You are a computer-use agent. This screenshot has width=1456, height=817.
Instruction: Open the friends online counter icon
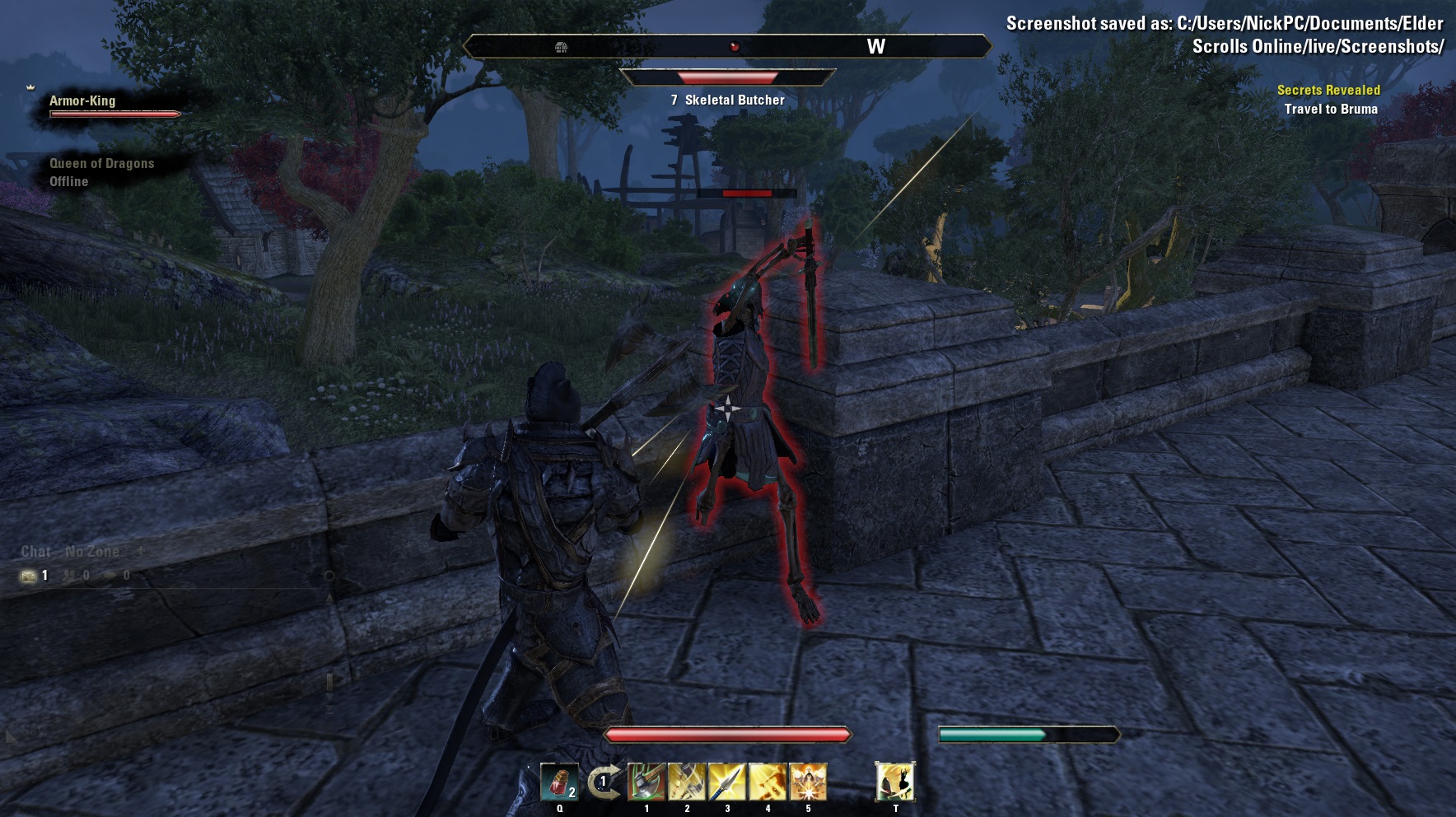(71, 576)
